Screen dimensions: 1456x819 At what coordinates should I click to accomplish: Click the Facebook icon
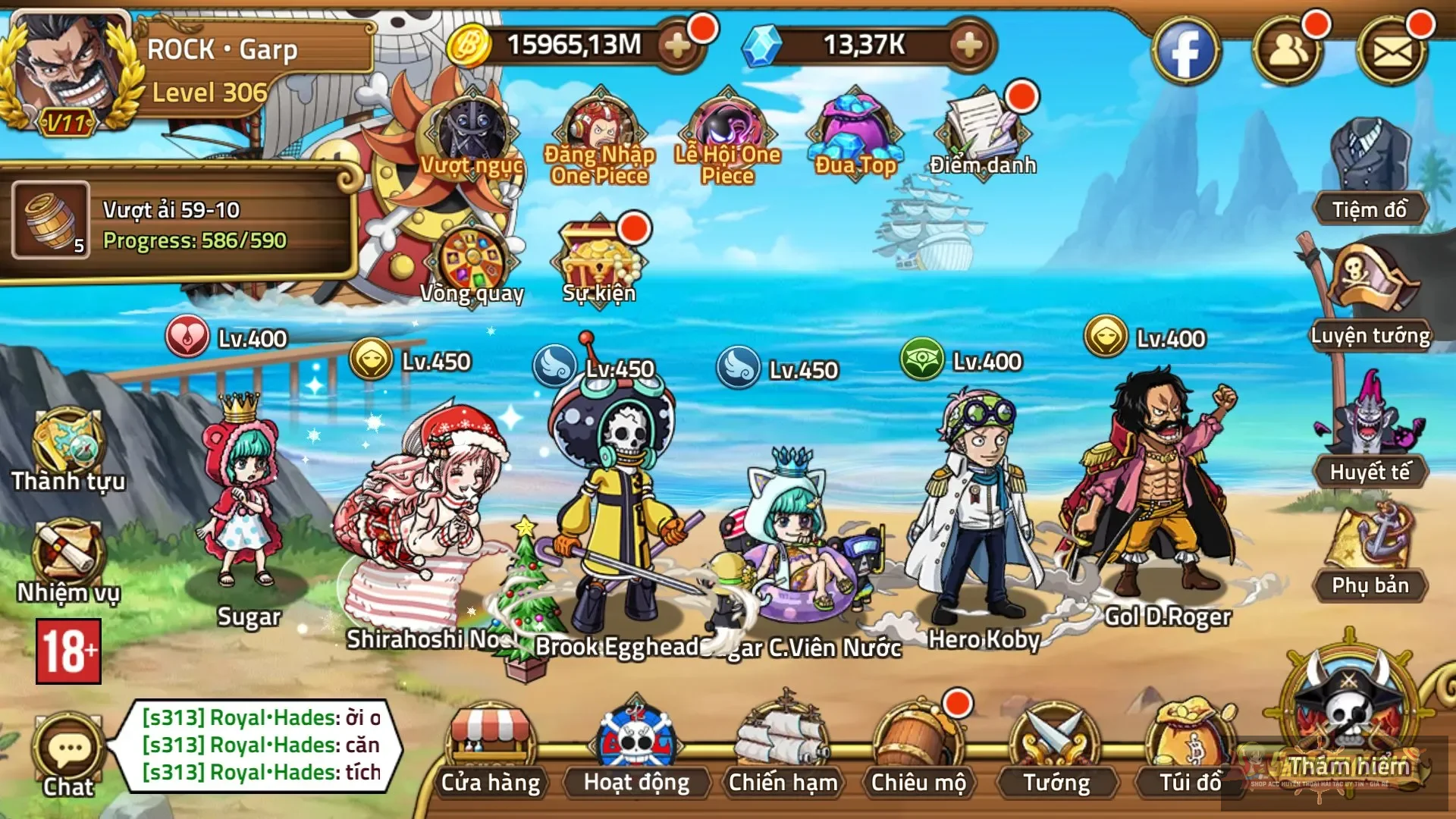coord(1185,52)
